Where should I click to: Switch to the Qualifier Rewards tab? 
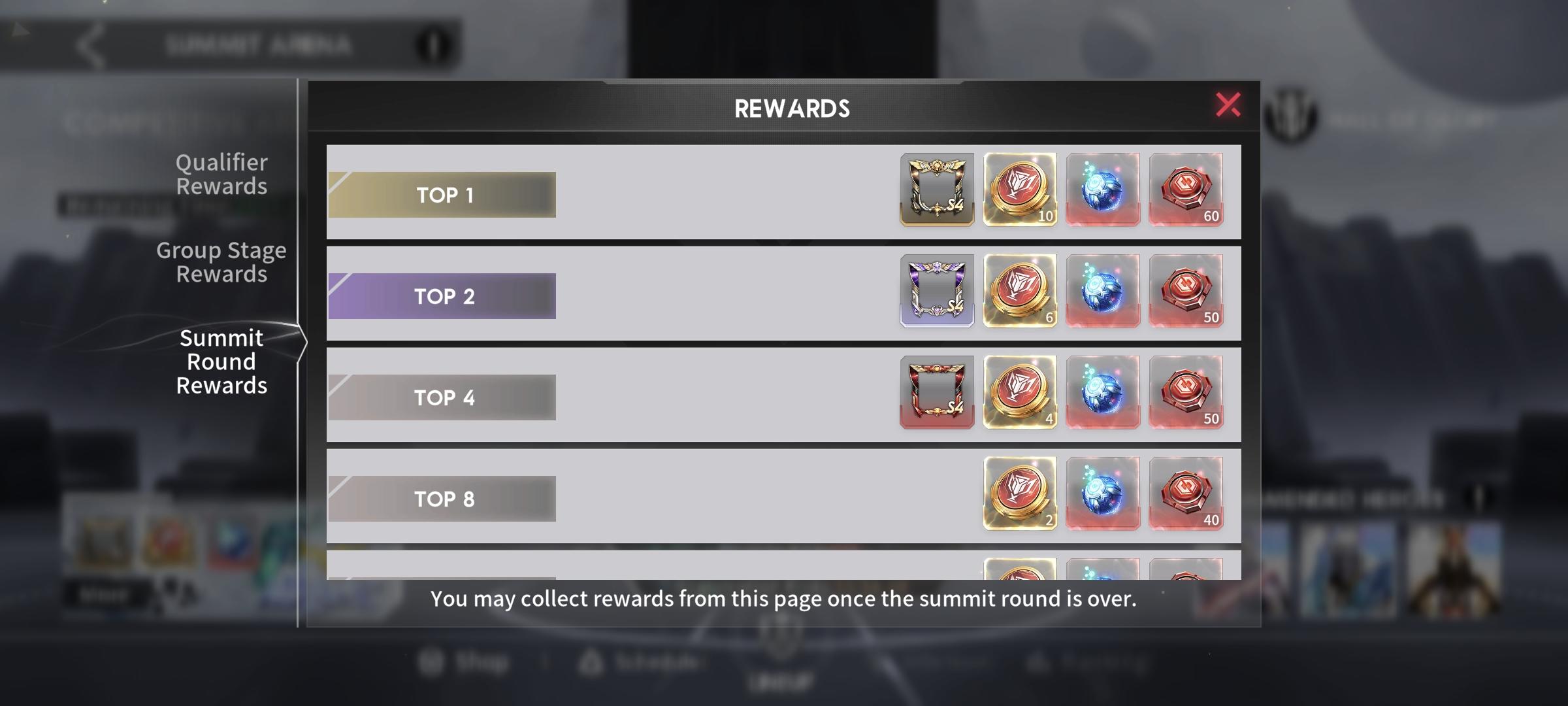click(221, 174)
